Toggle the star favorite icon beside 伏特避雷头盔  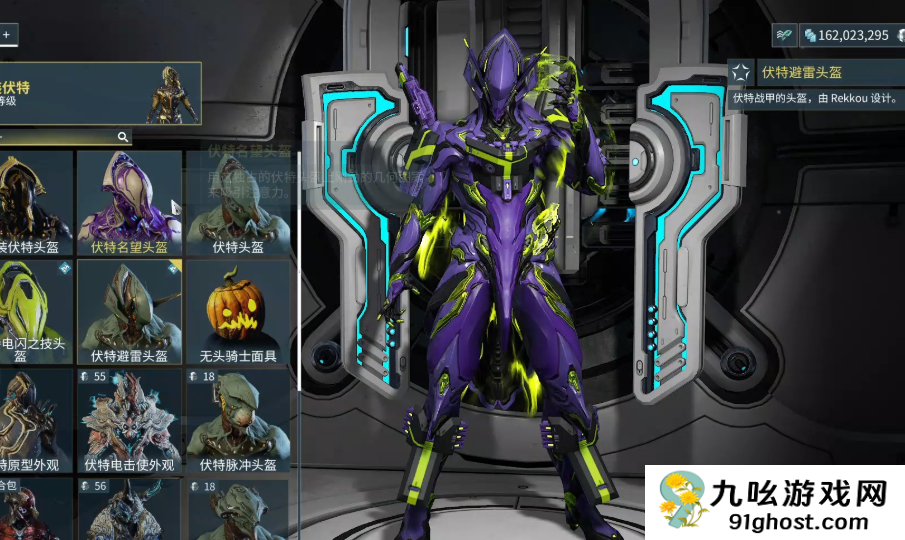741,72
